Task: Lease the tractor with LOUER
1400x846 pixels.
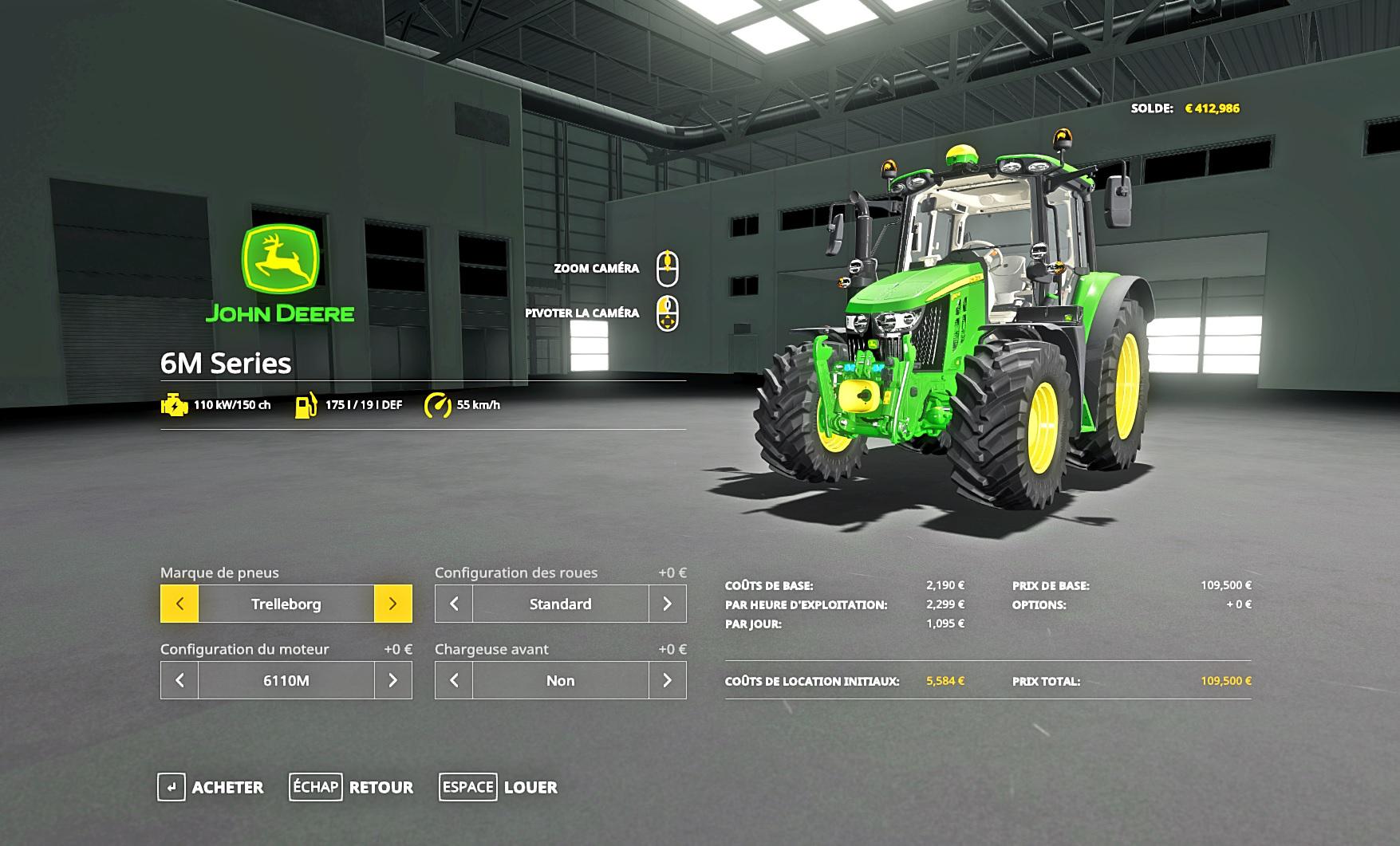Action: 499,787
